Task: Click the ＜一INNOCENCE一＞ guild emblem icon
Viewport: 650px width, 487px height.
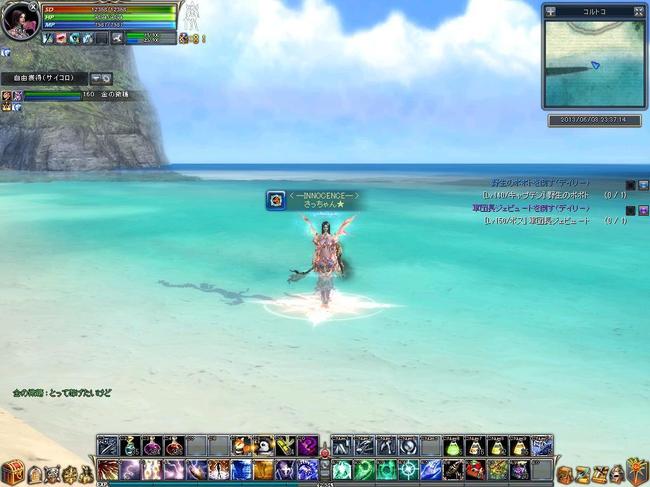Action: (x=274, y=200)
